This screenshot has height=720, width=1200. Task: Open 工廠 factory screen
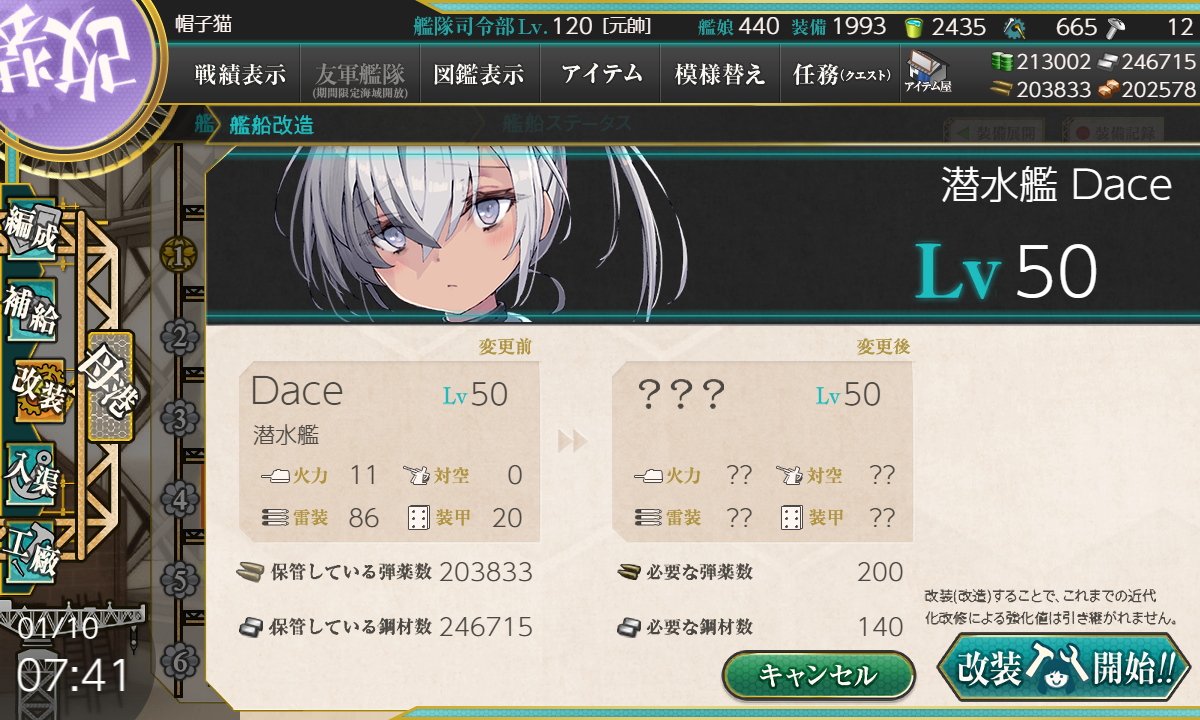click(x=30, y=549)
